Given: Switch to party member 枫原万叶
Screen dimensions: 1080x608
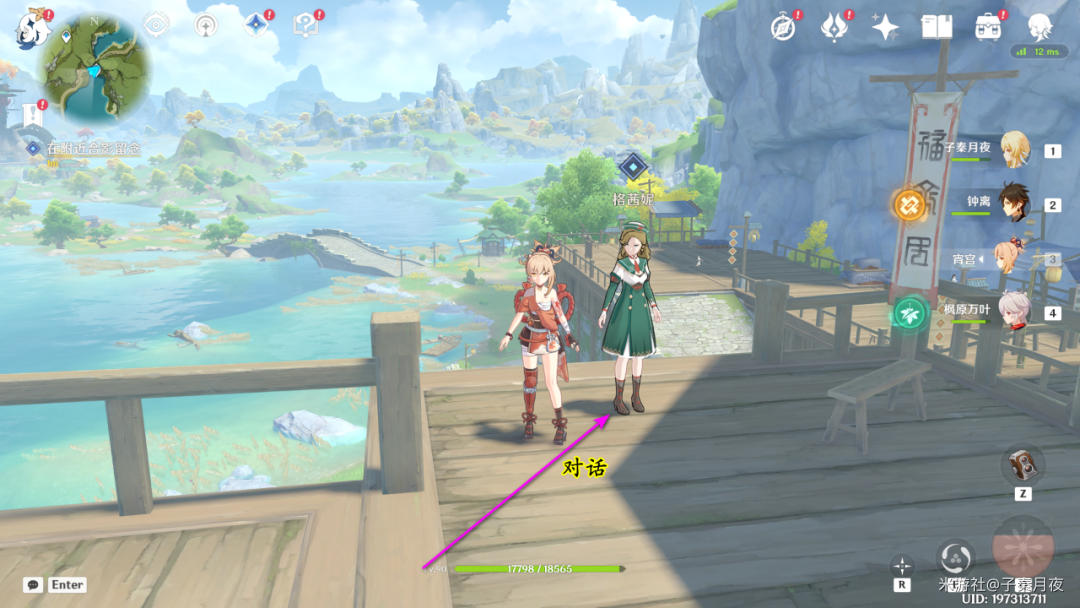Looking at the screenshot, I should point(1014,311).
